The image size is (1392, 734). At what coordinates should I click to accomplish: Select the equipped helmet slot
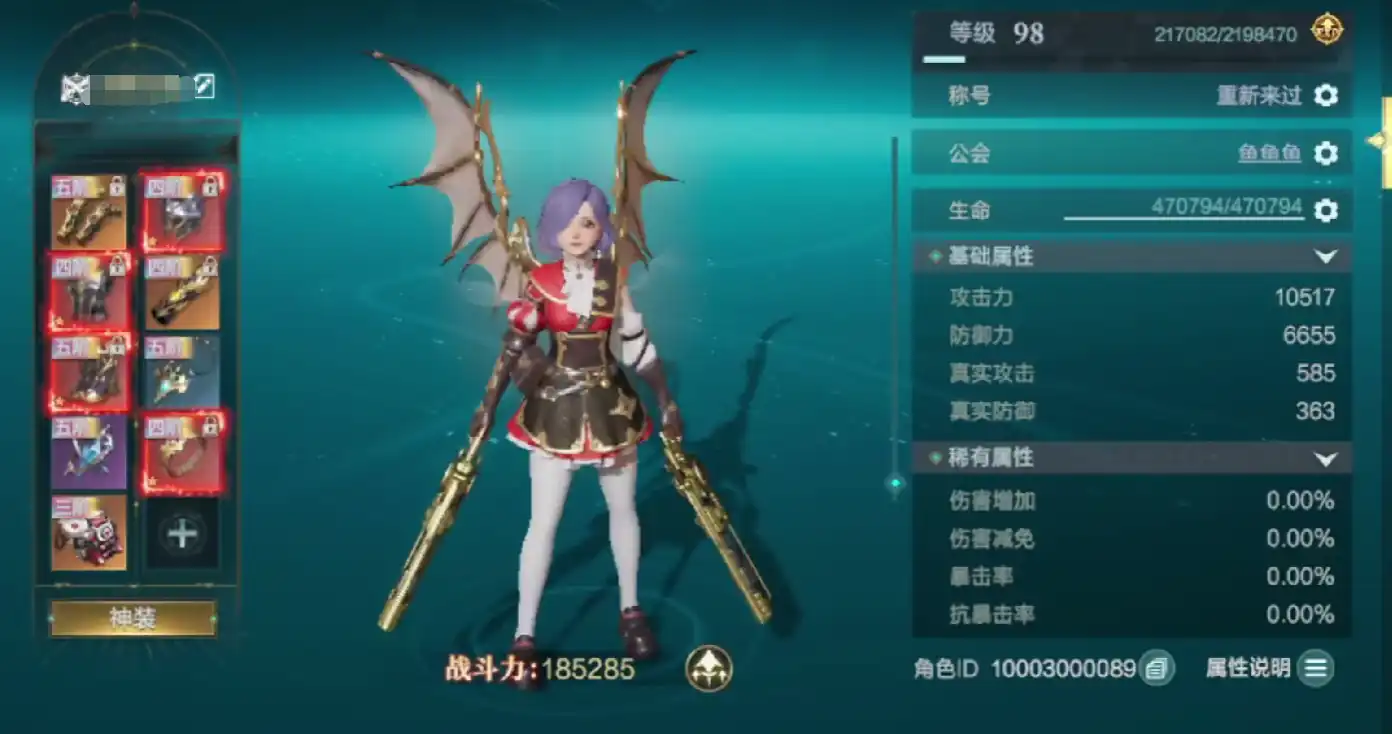click(x=184, y=212)
